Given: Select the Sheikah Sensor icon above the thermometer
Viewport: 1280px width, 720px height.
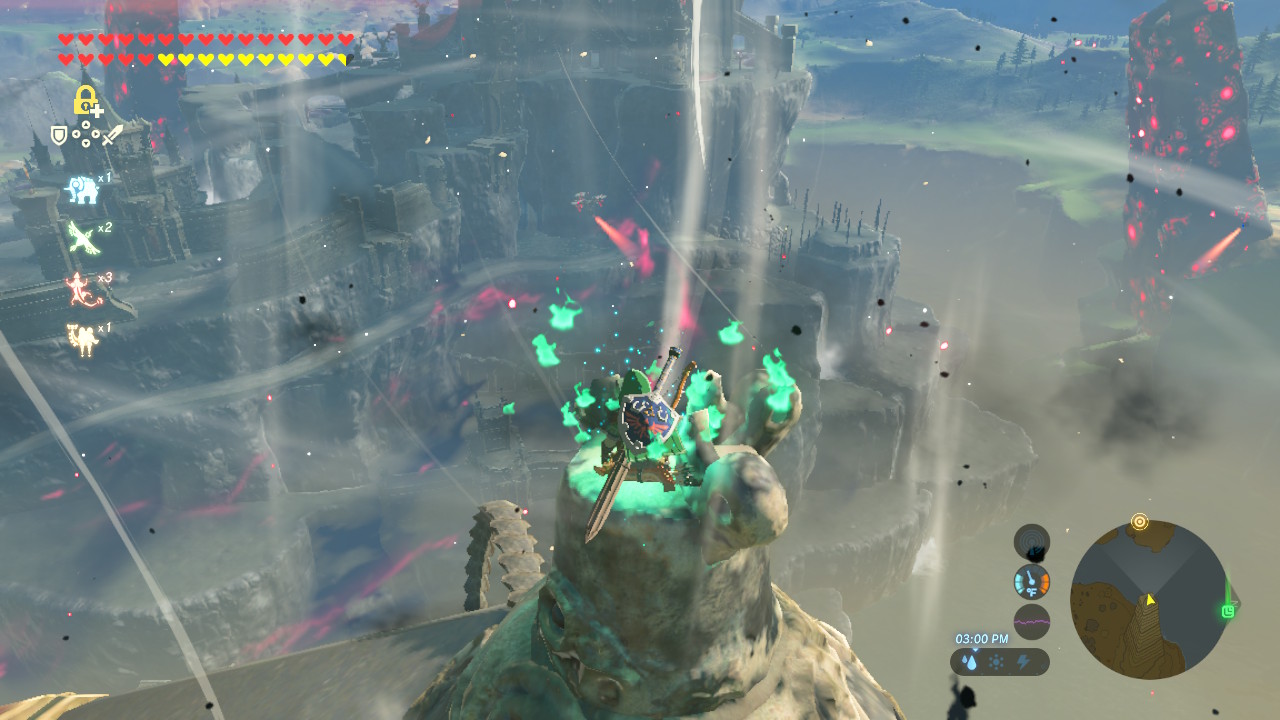Looking at the screenshot, I should coord(1031,543).
